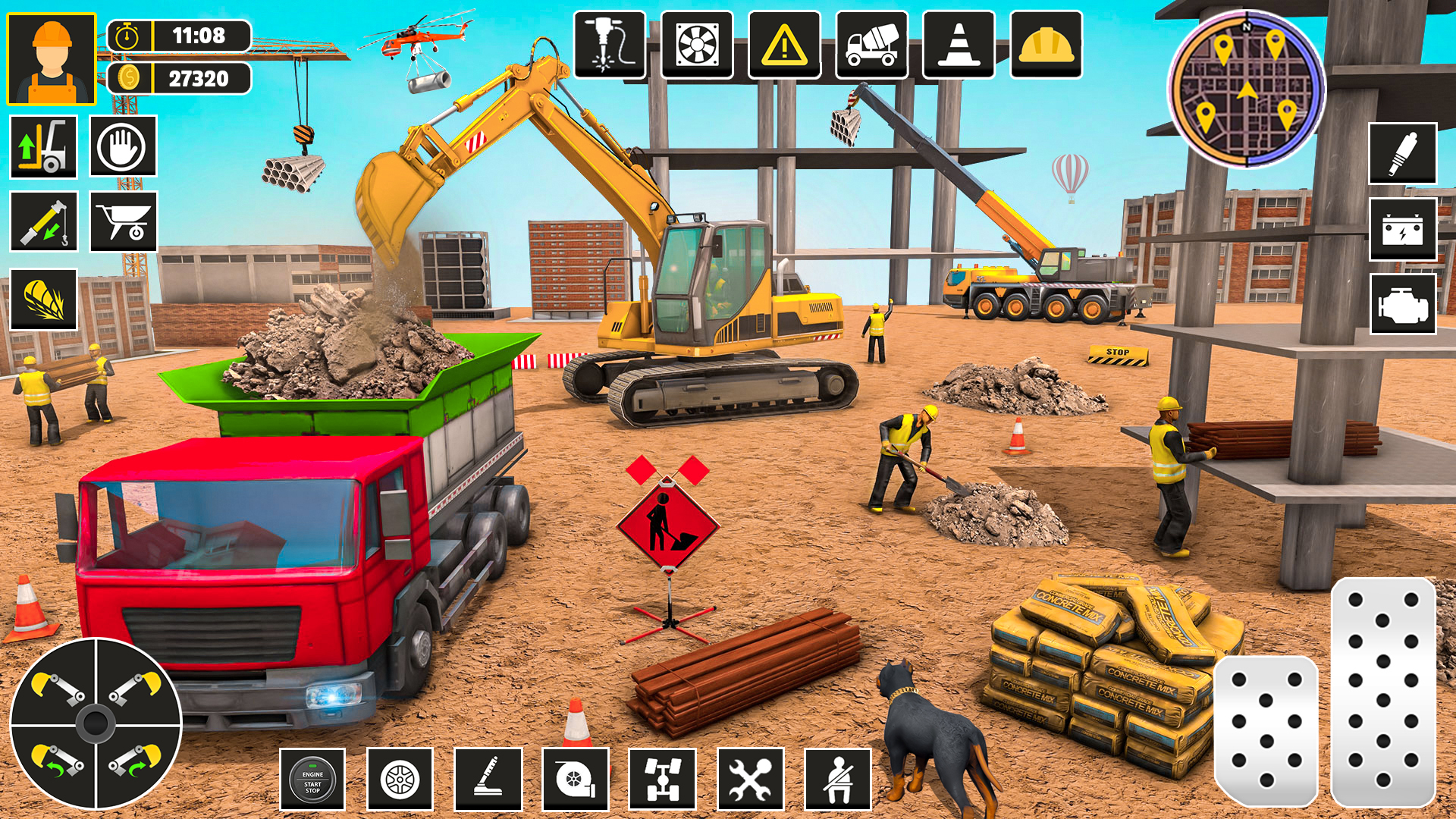The width and height of the screenshot is (1456, 819).
Task: Tap the open hand stop button
Action: coord(123,146)
